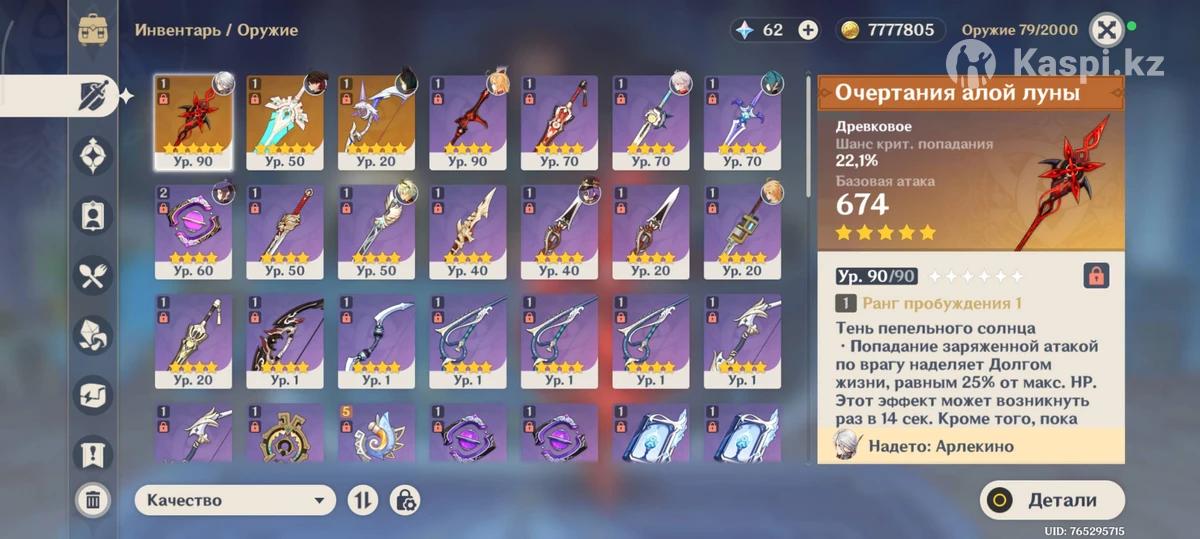This screenshot has height=539, width=1200.
Task: Open the Качество sort dropdown
Action: point(235,500)
